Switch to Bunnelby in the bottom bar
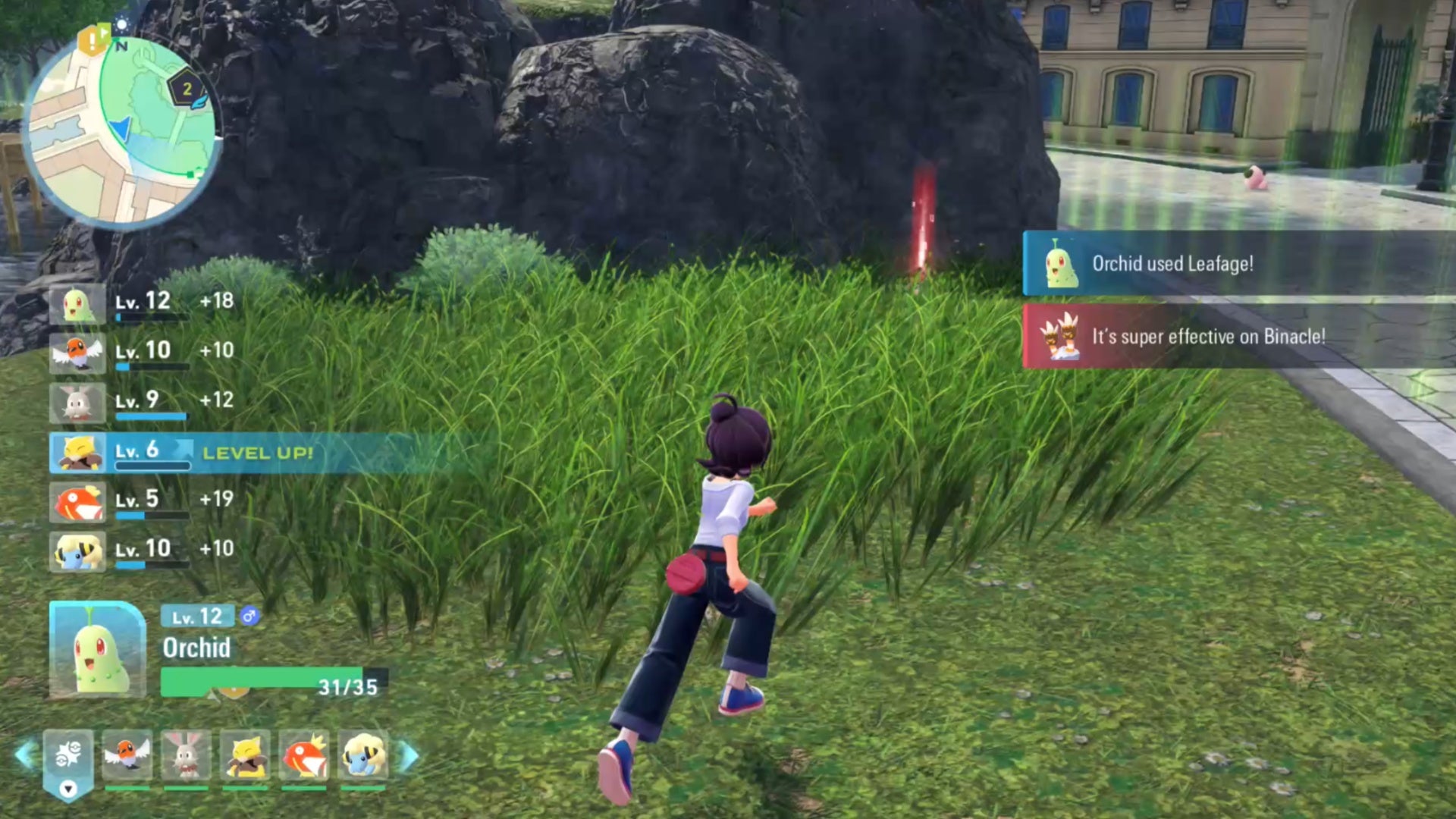The height and width of the screenshot is (819, 1456). 186,755
